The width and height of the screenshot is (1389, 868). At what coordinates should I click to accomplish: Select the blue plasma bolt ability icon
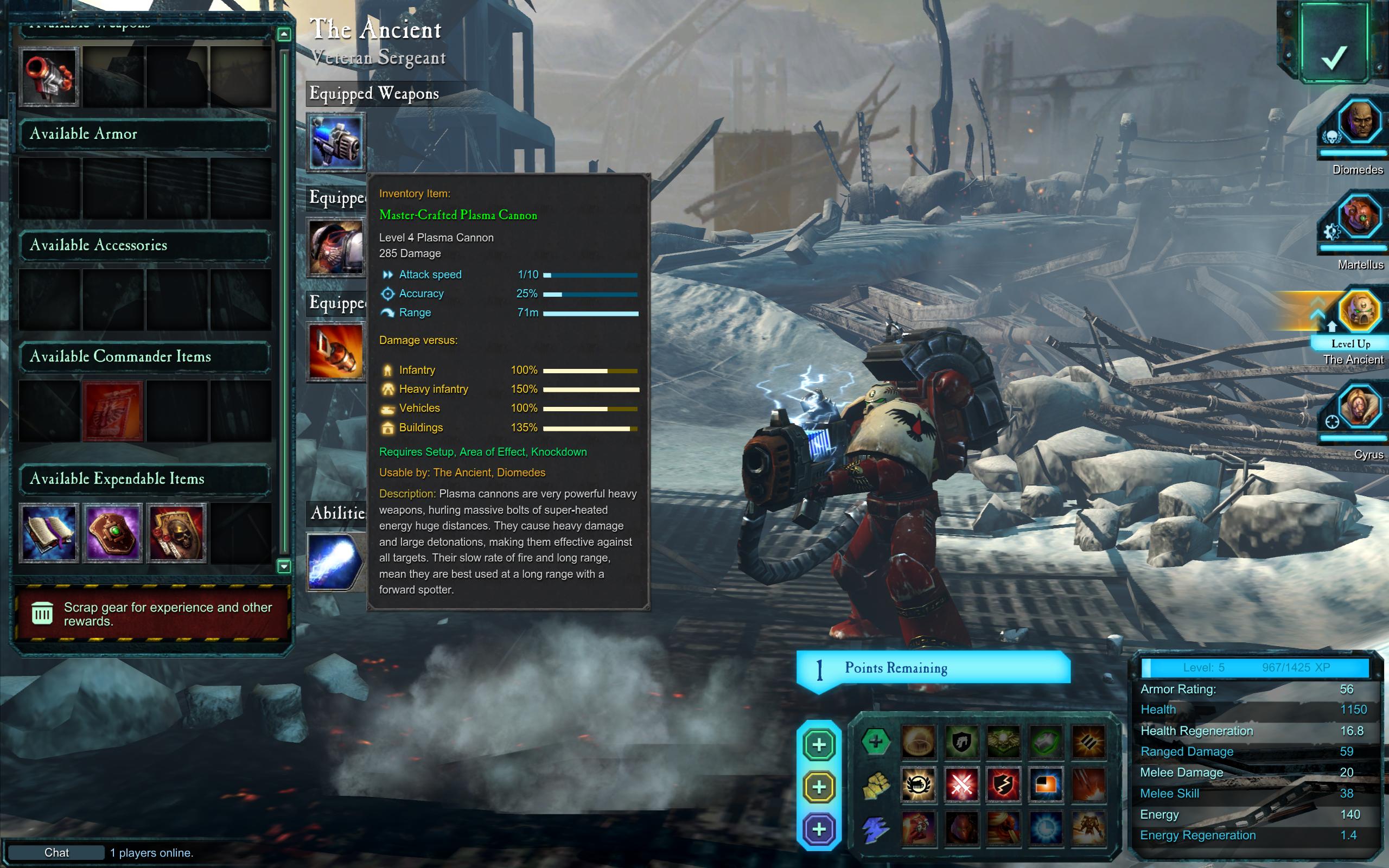336,561
